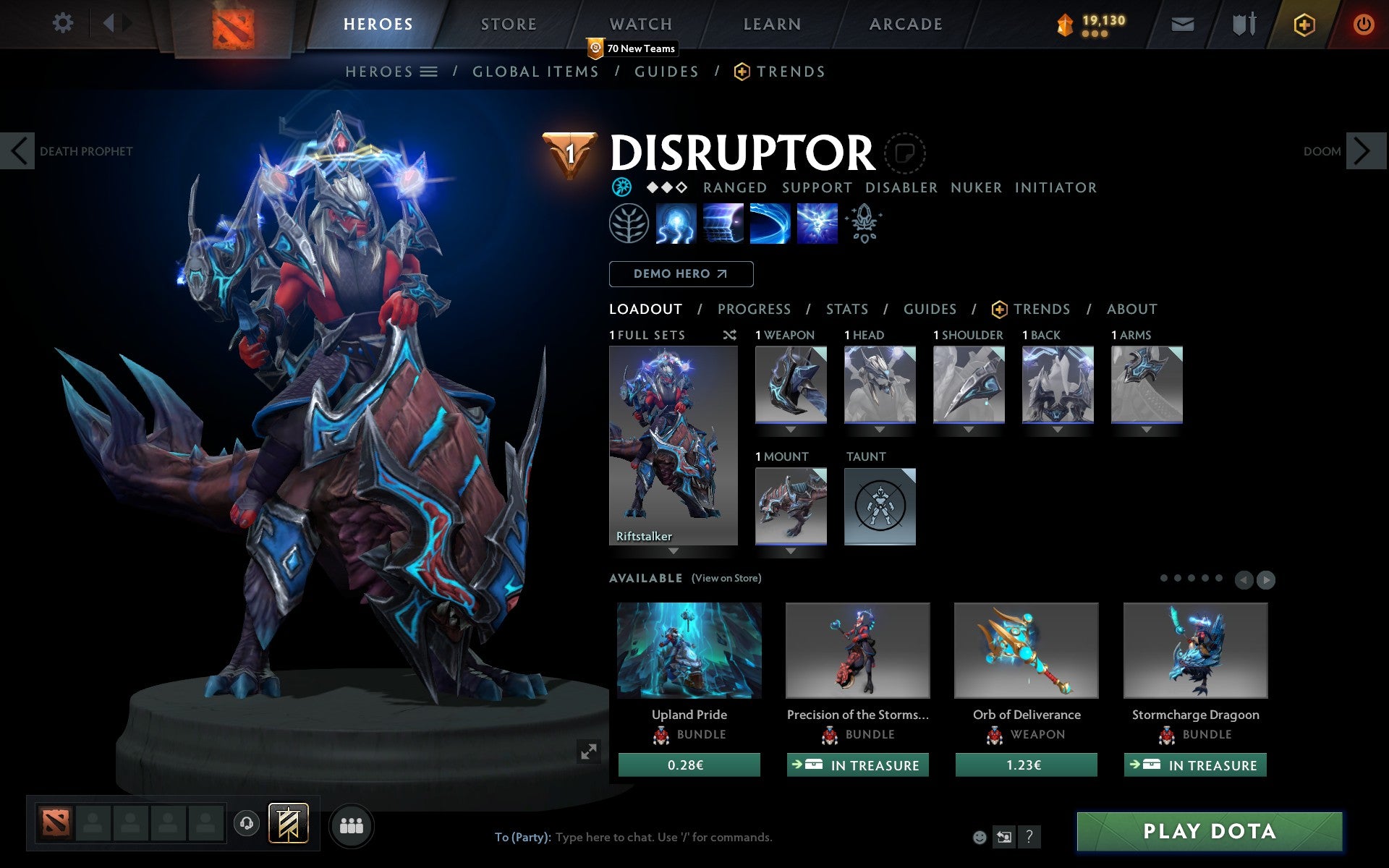Viewport: 1389px width, 868px height.
Task: Toggle the voice chat headphone icon
Action: (247, 822)
